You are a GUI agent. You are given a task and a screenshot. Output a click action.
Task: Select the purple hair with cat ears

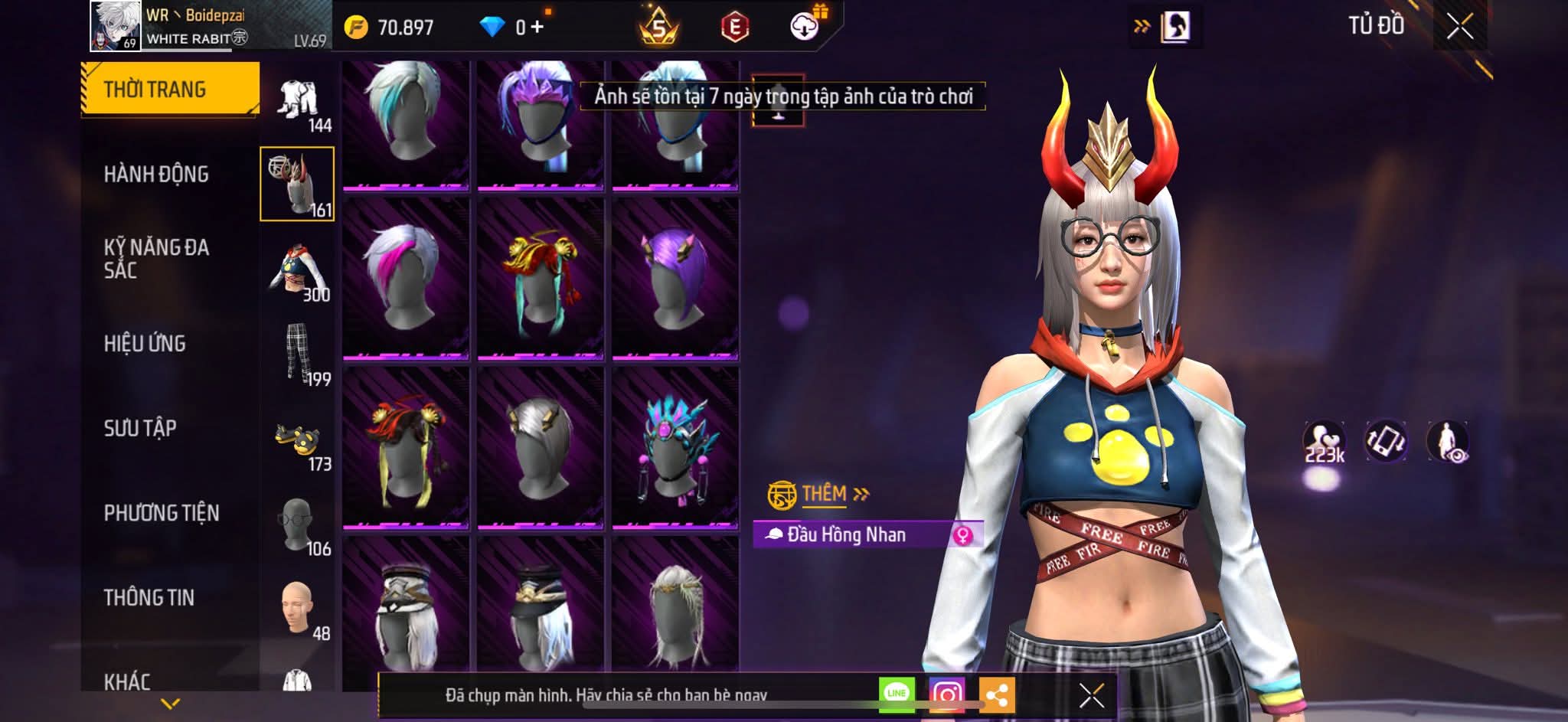(675, 278)
